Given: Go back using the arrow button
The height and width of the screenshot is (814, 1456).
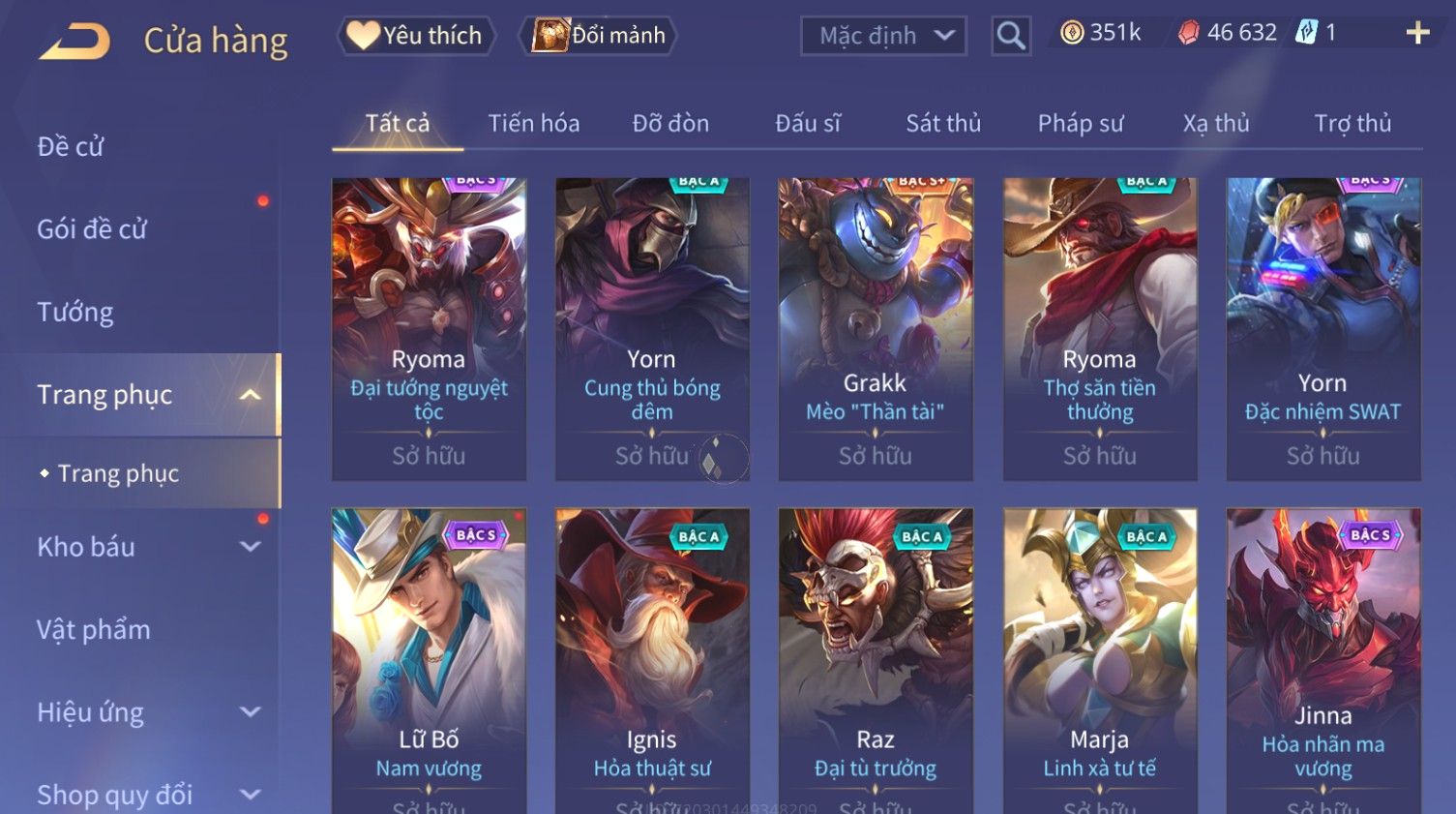Looking at the screenshot, I should (74, 41).
